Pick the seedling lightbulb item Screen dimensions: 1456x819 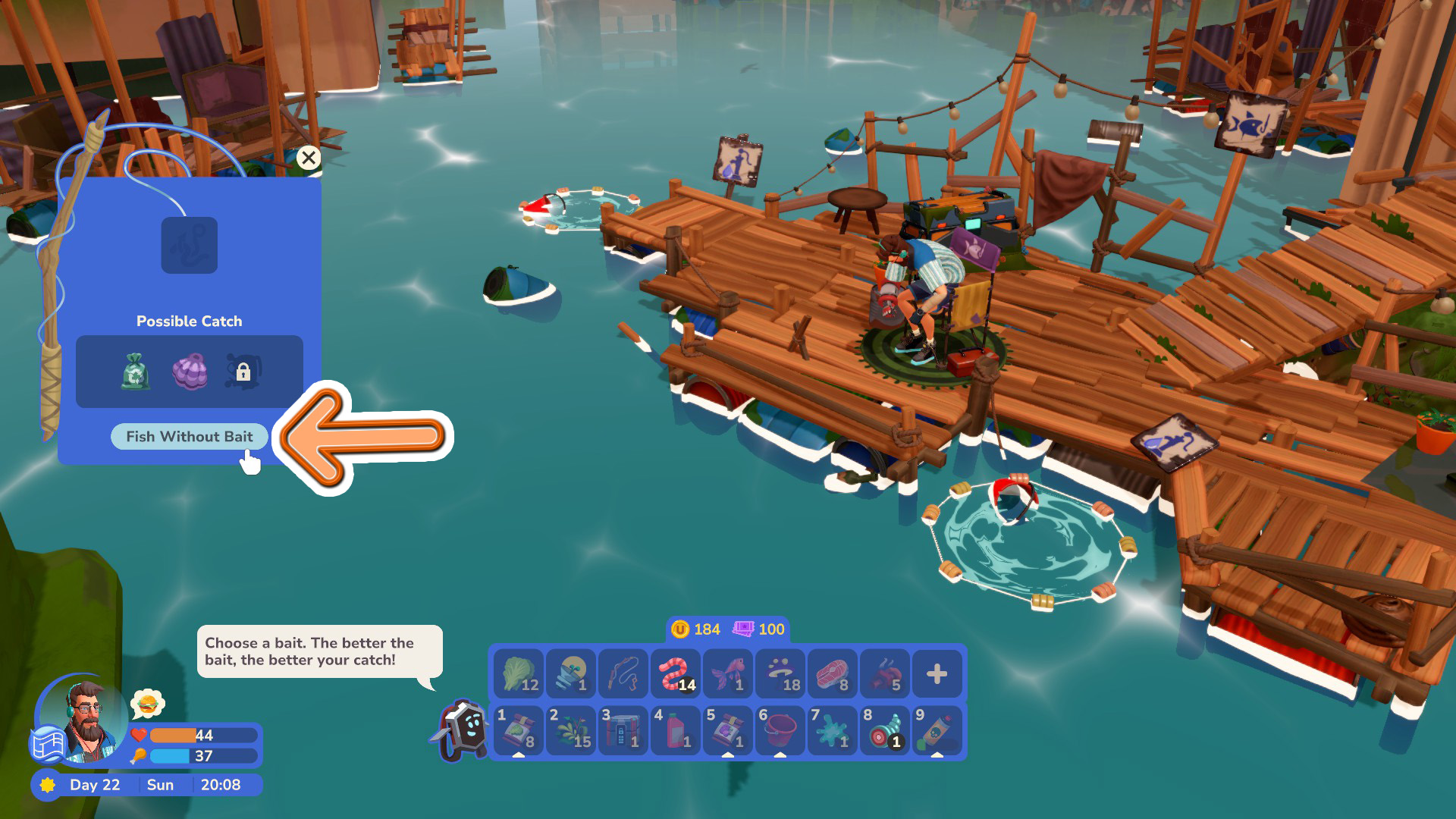[x=571, y=674]
